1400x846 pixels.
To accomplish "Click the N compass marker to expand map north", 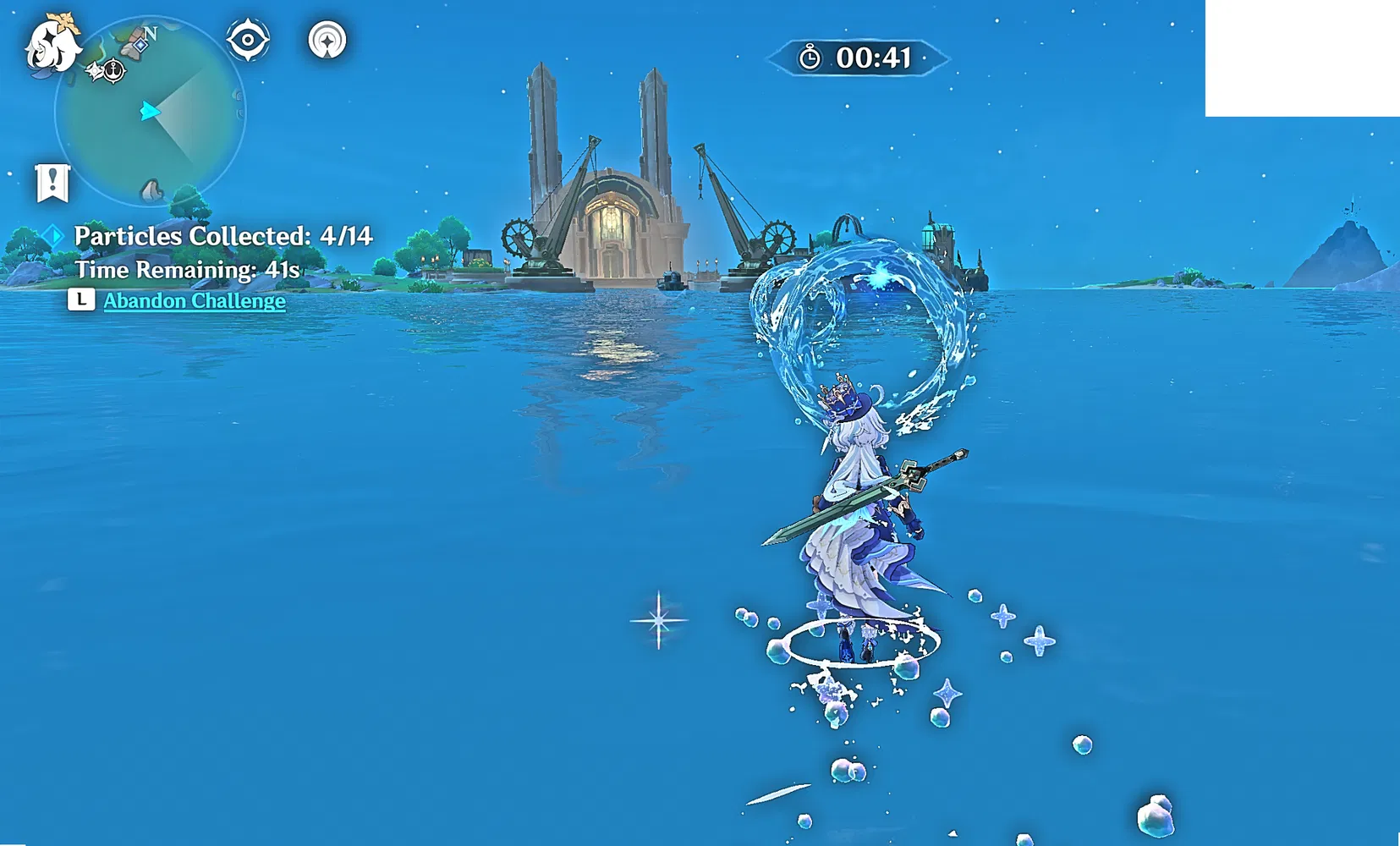I will point(151,32).
